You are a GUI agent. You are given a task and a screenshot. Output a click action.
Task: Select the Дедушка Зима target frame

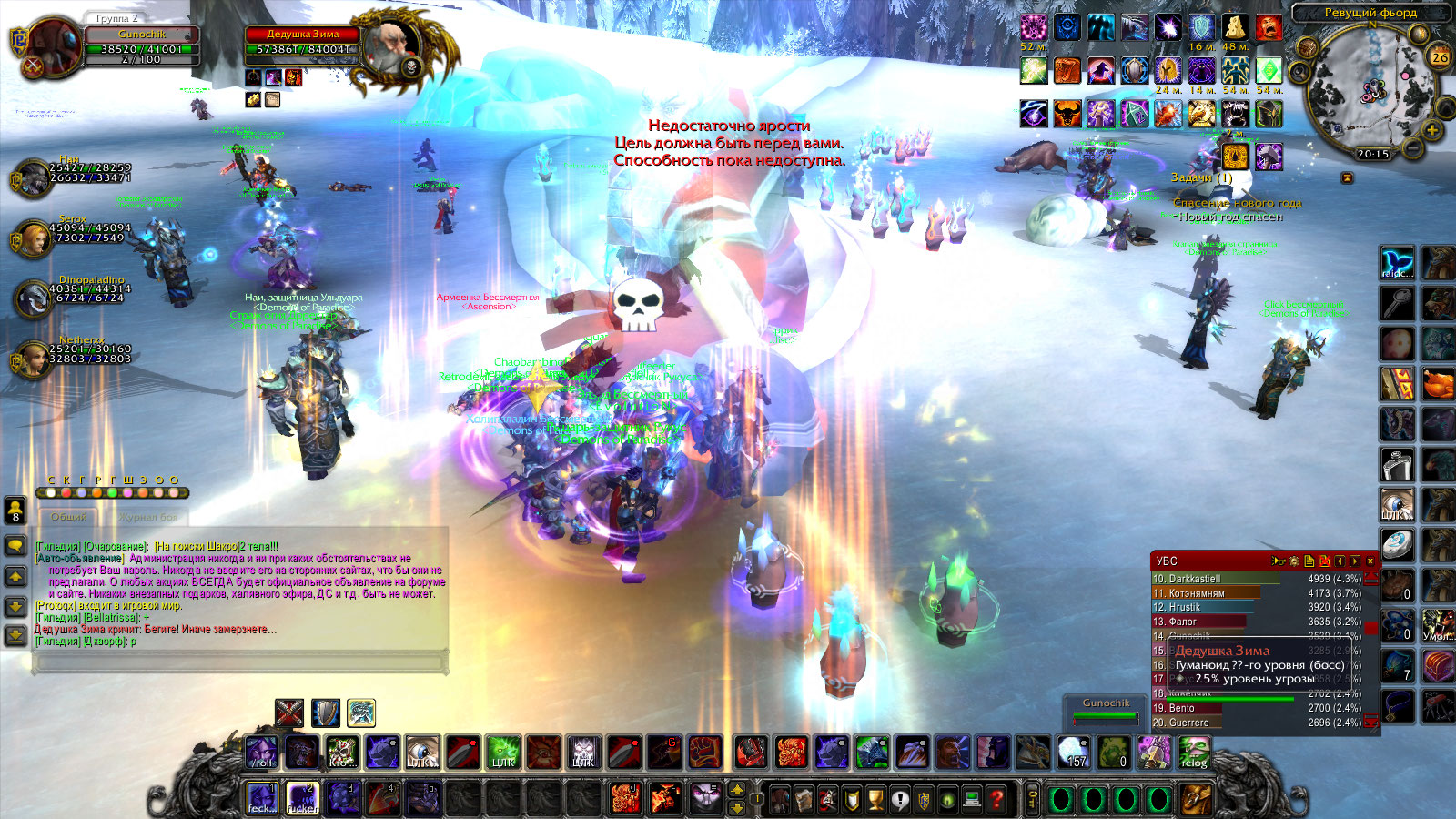303,43
